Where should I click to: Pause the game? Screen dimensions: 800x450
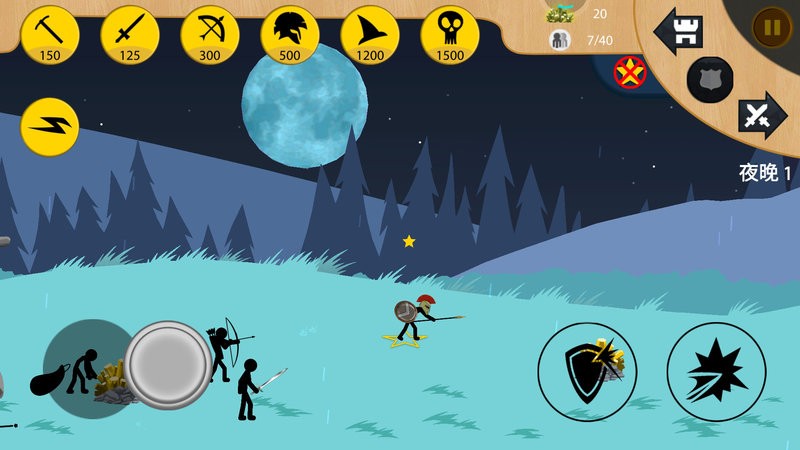pos(771,27)
